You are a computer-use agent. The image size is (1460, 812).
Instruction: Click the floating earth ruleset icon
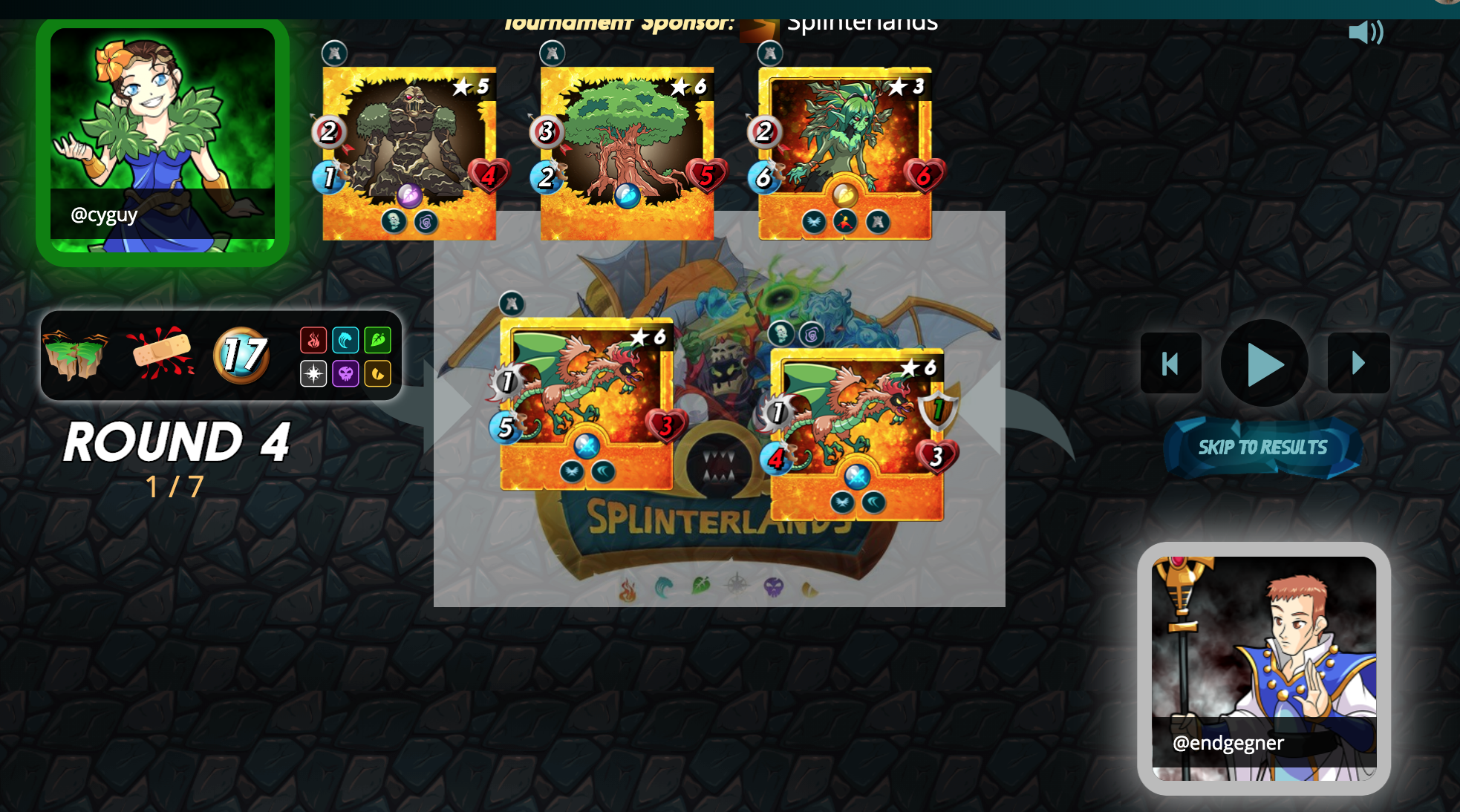pos(76,355)
